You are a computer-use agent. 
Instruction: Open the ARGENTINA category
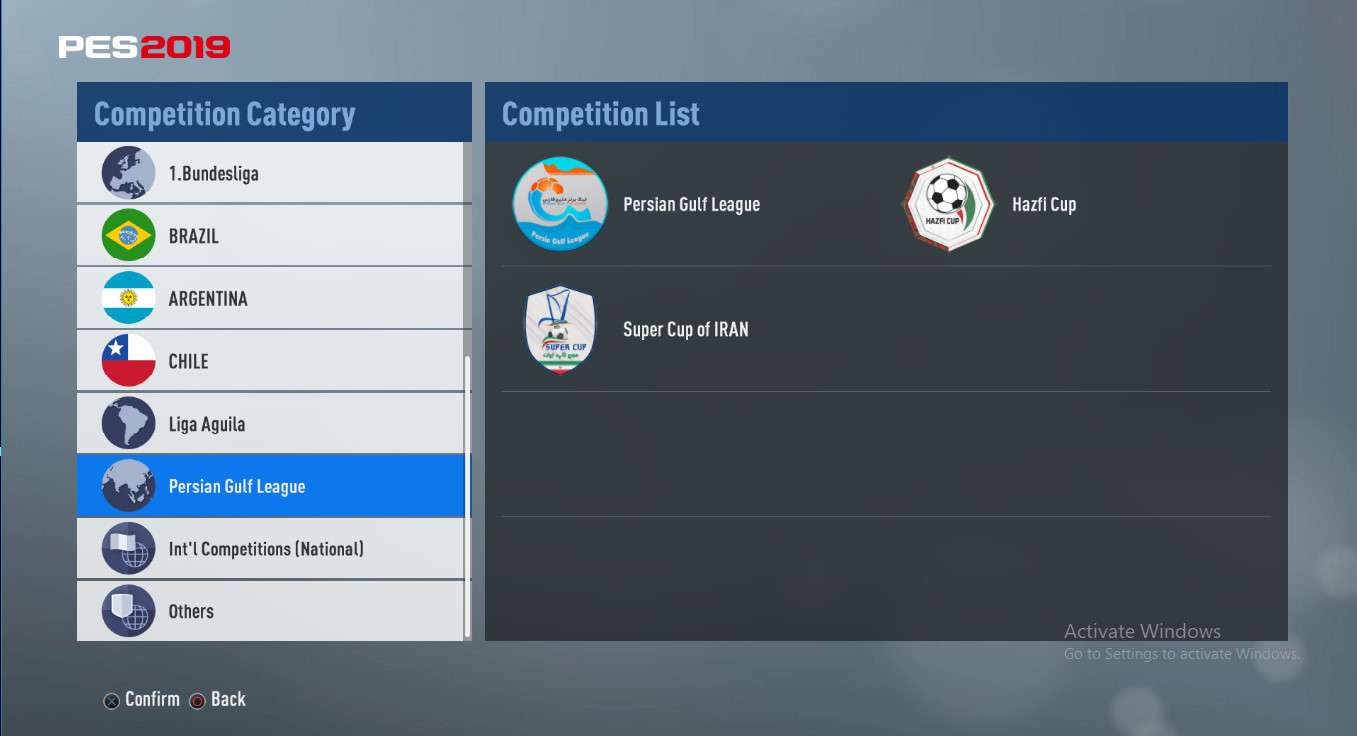coord(270,298)
